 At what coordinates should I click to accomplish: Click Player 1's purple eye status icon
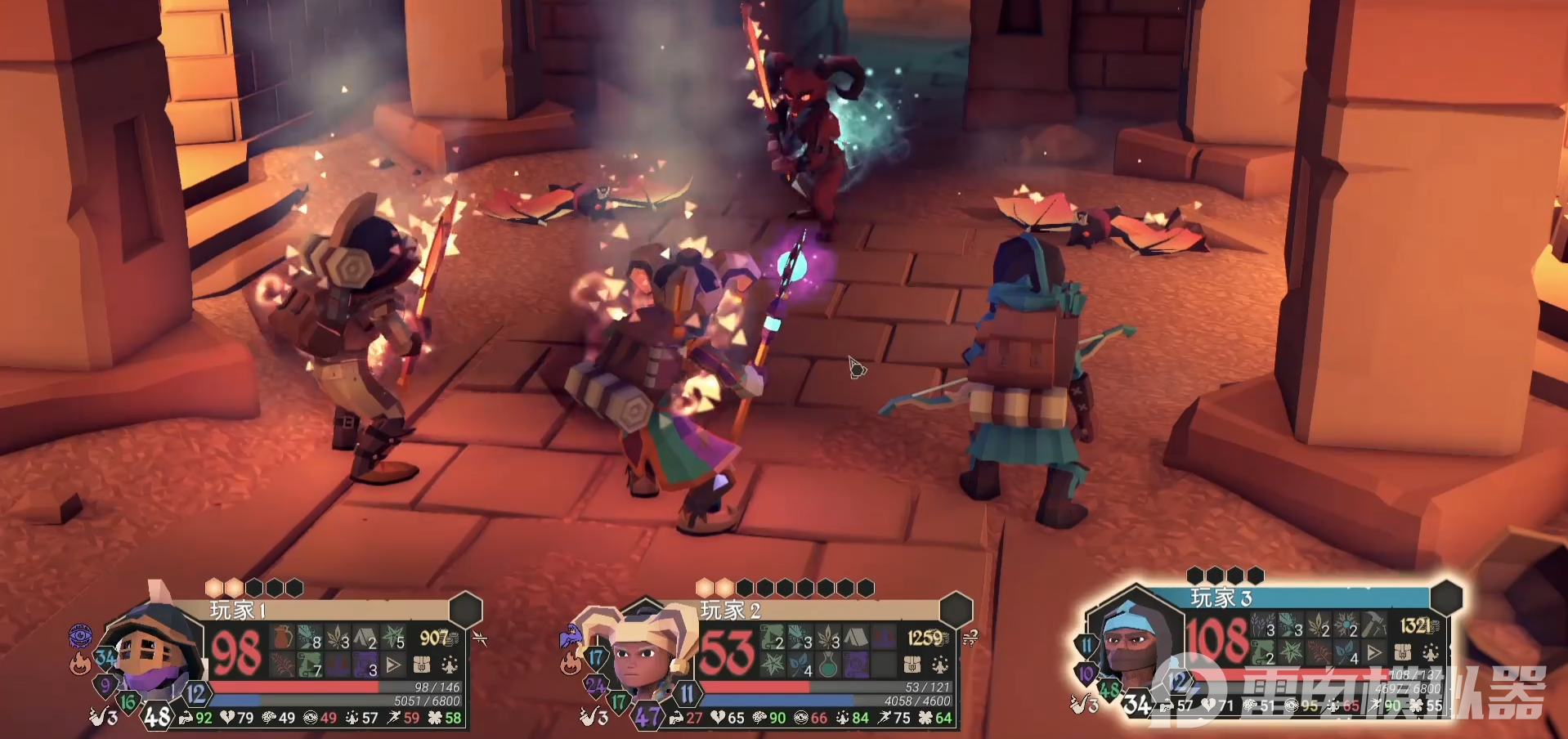[x=80, y=635]
